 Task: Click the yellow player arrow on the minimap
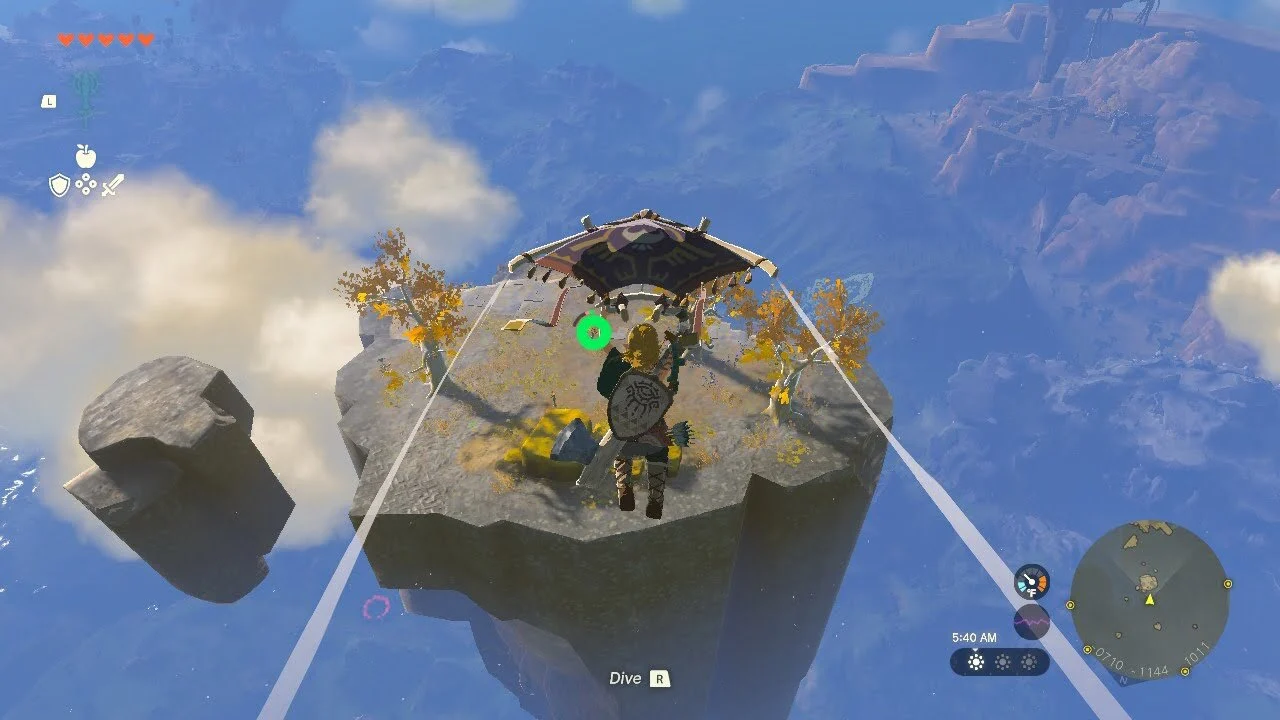1149,599
